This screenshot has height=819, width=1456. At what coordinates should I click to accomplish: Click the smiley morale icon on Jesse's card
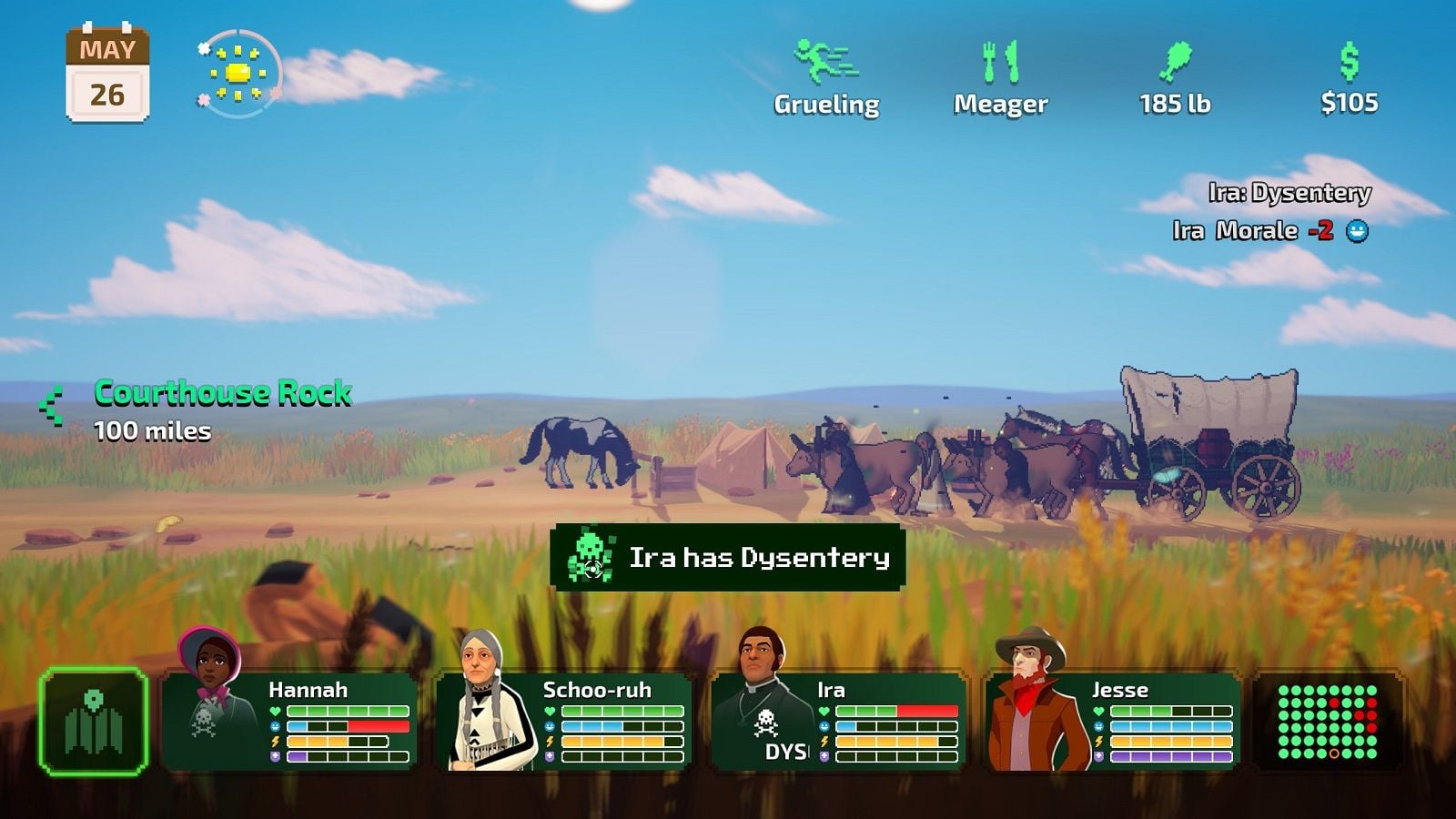1099,726
